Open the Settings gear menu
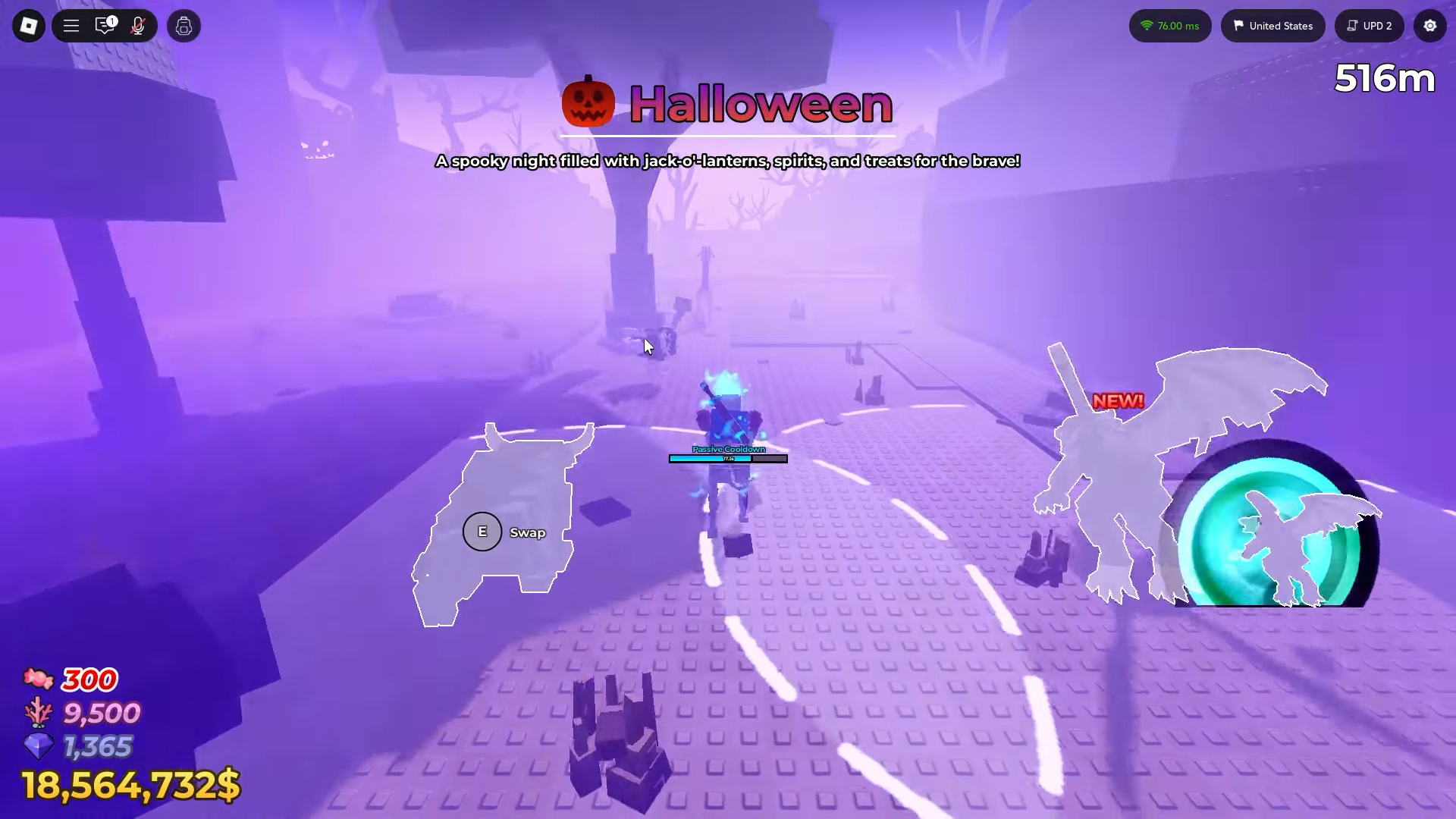 [1429, 25]
